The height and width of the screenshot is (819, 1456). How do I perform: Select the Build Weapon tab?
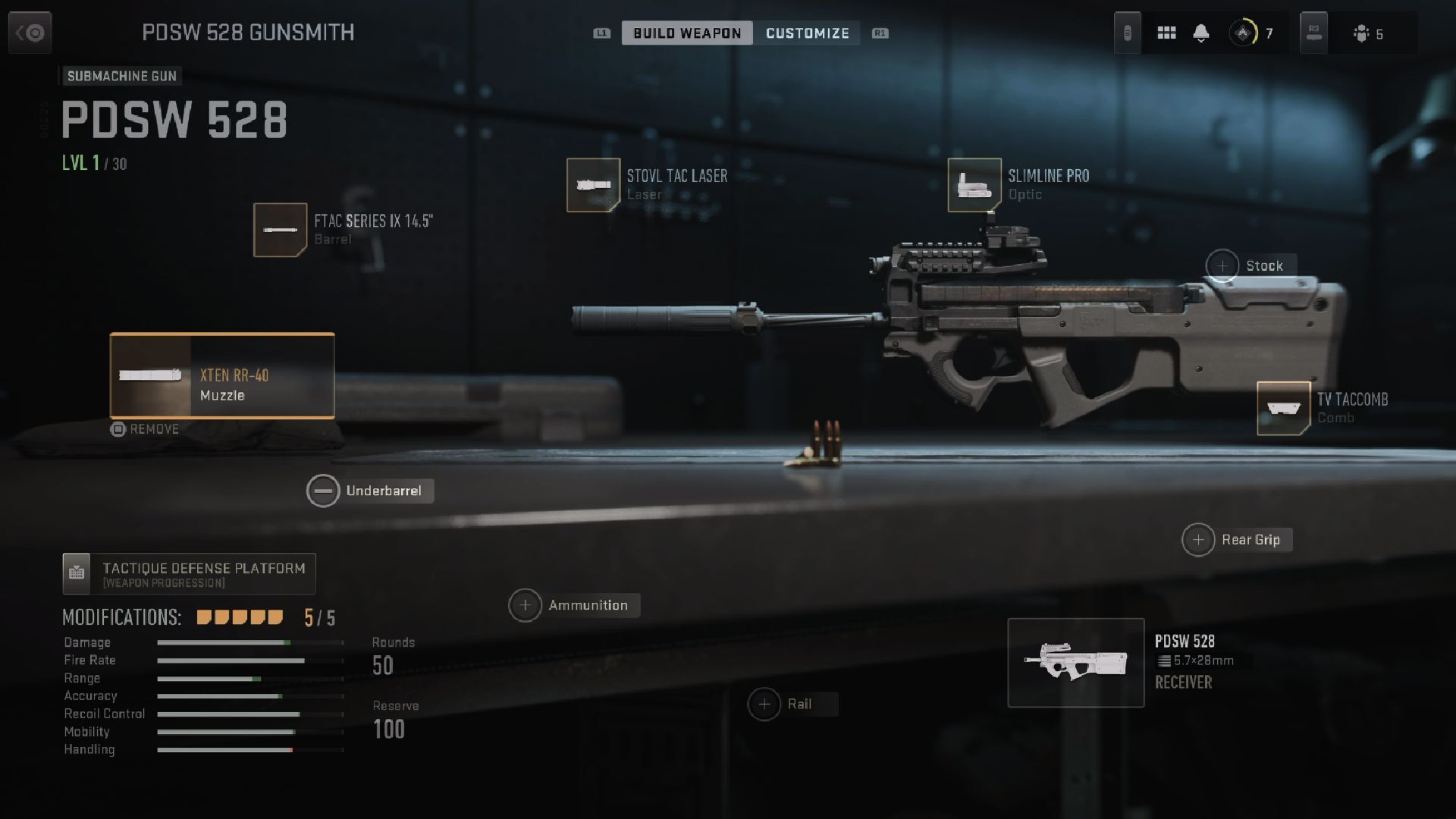[x=687, y=33]
